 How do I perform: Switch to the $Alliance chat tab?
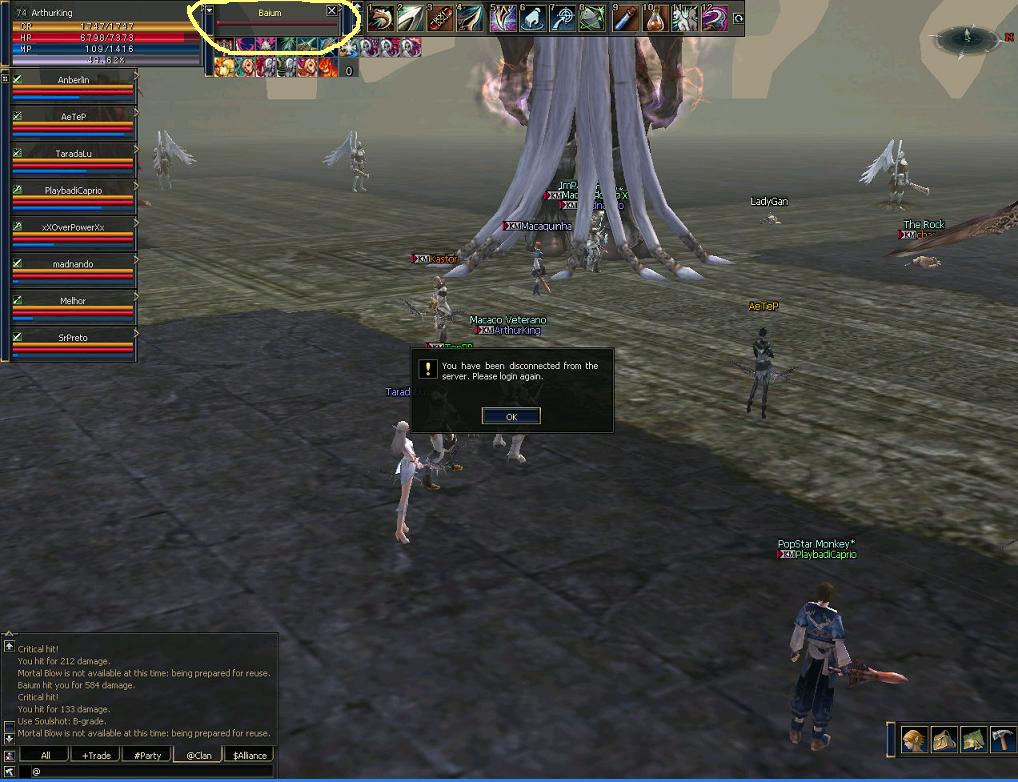click(x=248, y=755)
